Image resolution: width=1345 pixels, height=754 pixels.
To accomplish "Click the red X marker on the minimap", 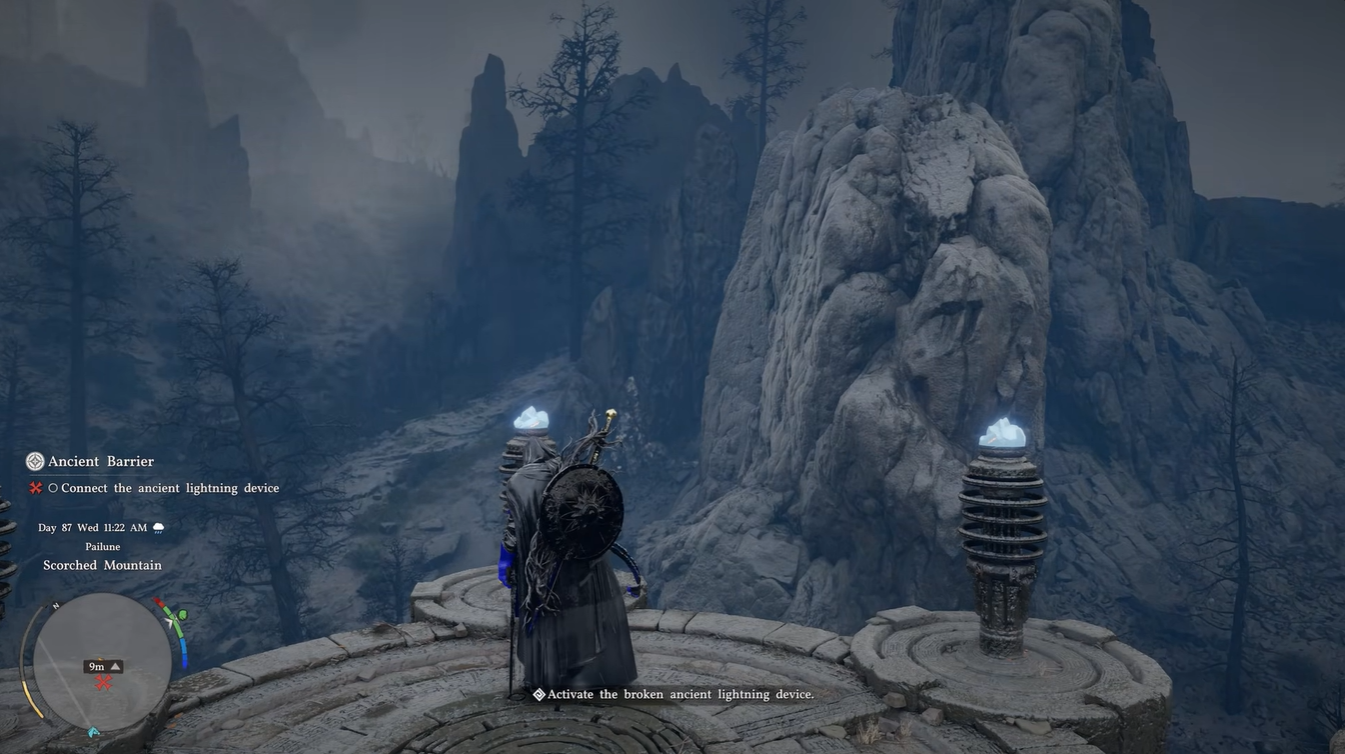I will (x=103, y=683).
